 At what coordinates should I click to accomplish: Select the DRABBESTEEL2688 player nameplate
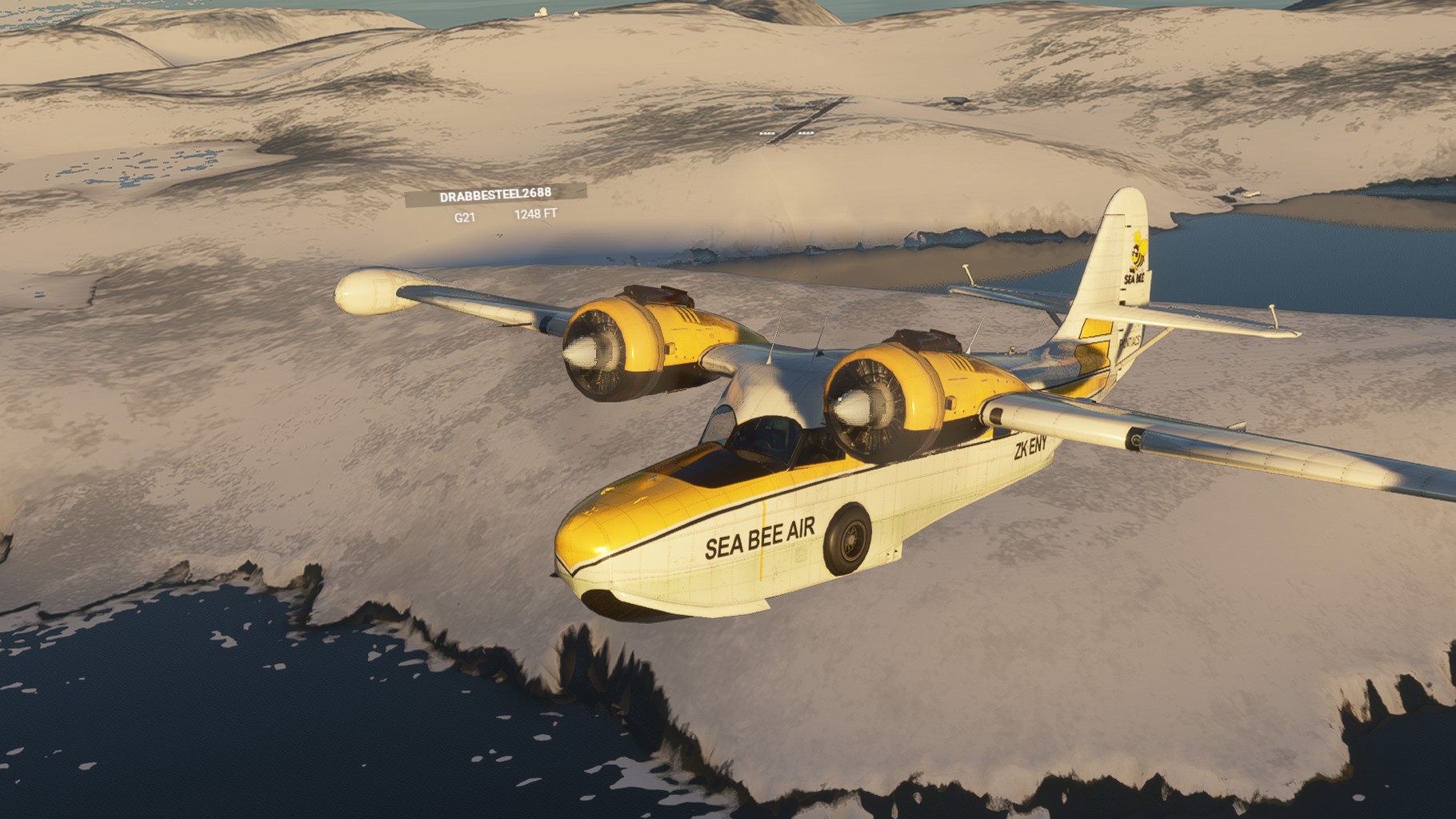(495, 194)
